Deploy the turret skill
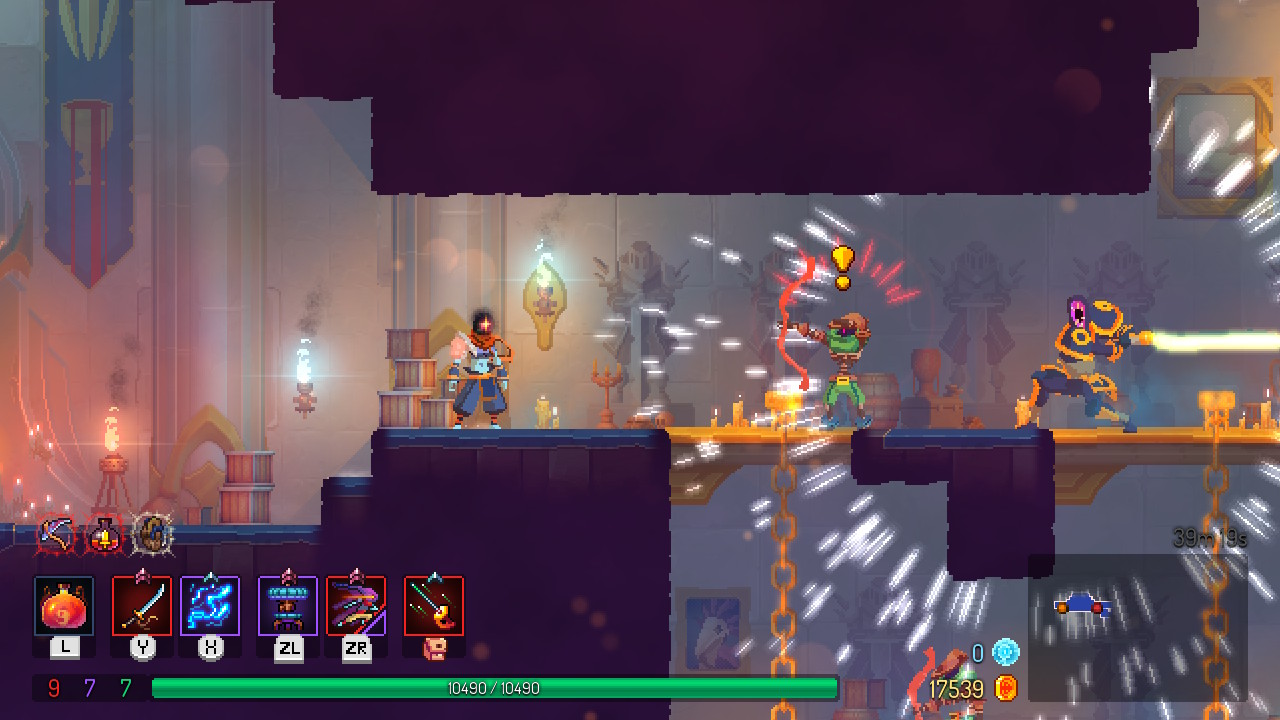Image resolution: width=1280 pixels, height=720 pixels. click(x=288, y=606)
